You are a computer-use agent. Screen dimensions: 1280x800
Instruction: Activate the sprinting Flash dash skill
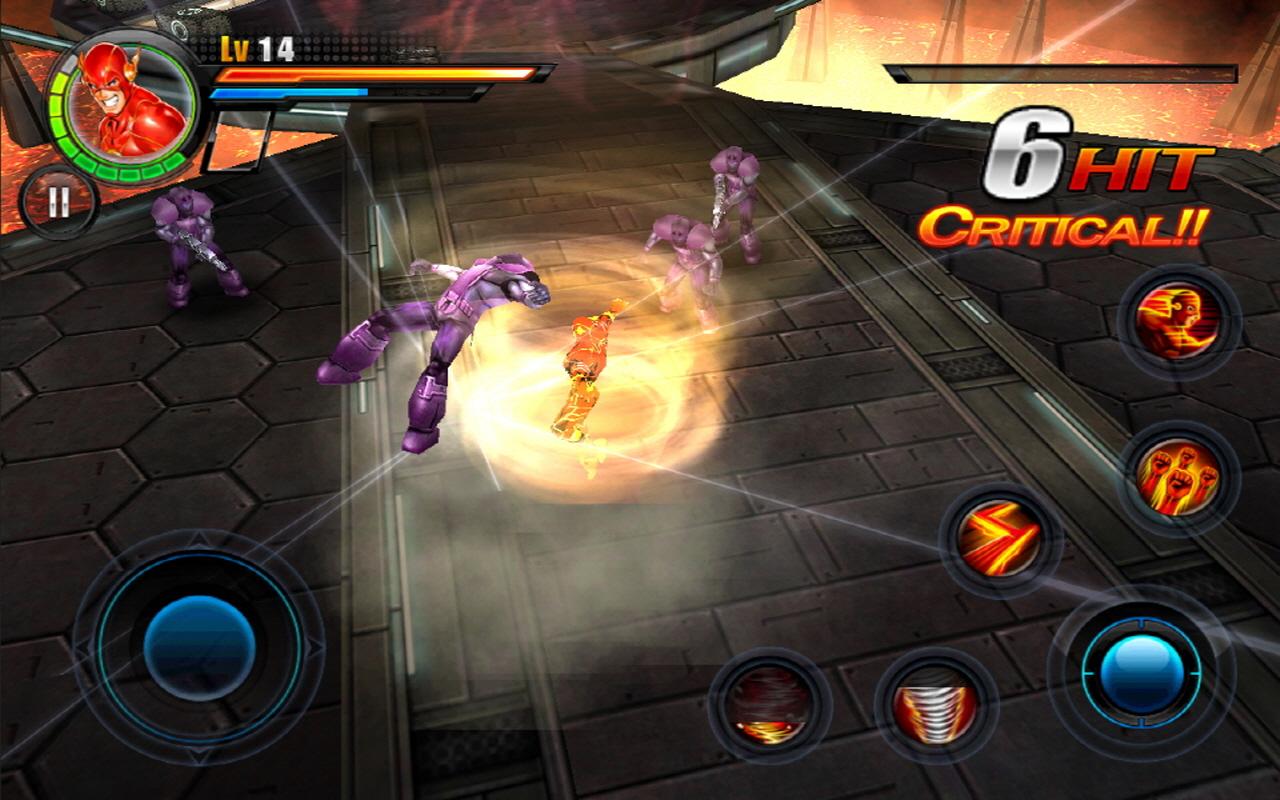tap(1177, 323)
